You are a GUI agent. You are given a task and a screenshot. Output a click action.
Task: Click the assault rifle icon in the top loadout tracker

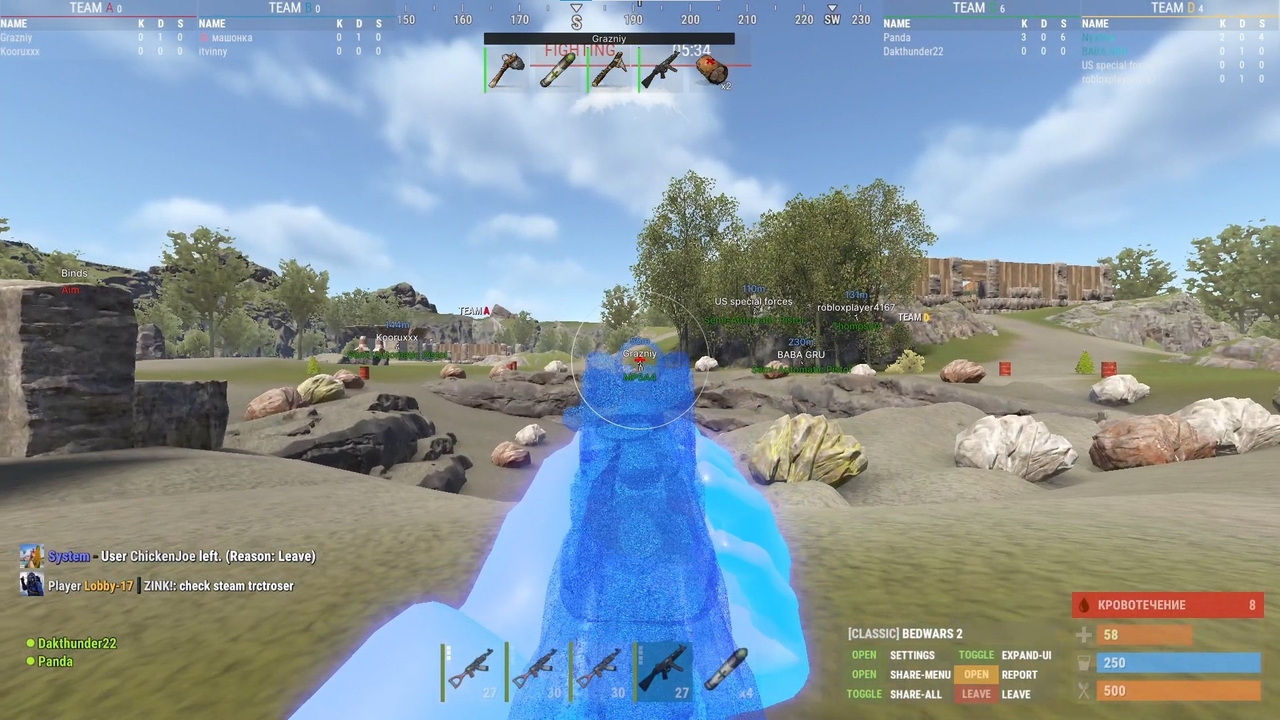[x=660, y=68]
